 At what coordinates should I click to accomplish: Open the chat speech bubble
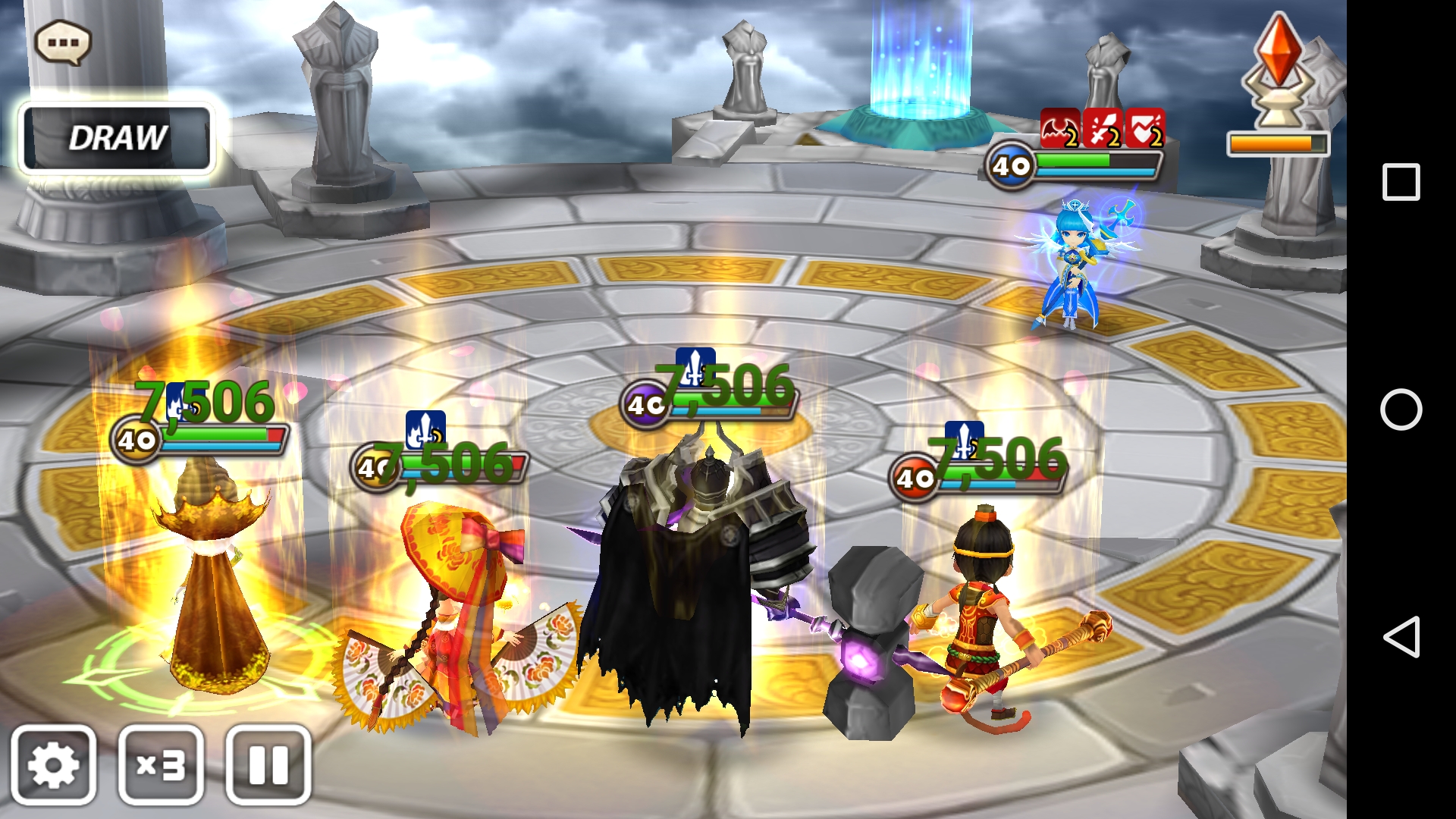[63, 42]
